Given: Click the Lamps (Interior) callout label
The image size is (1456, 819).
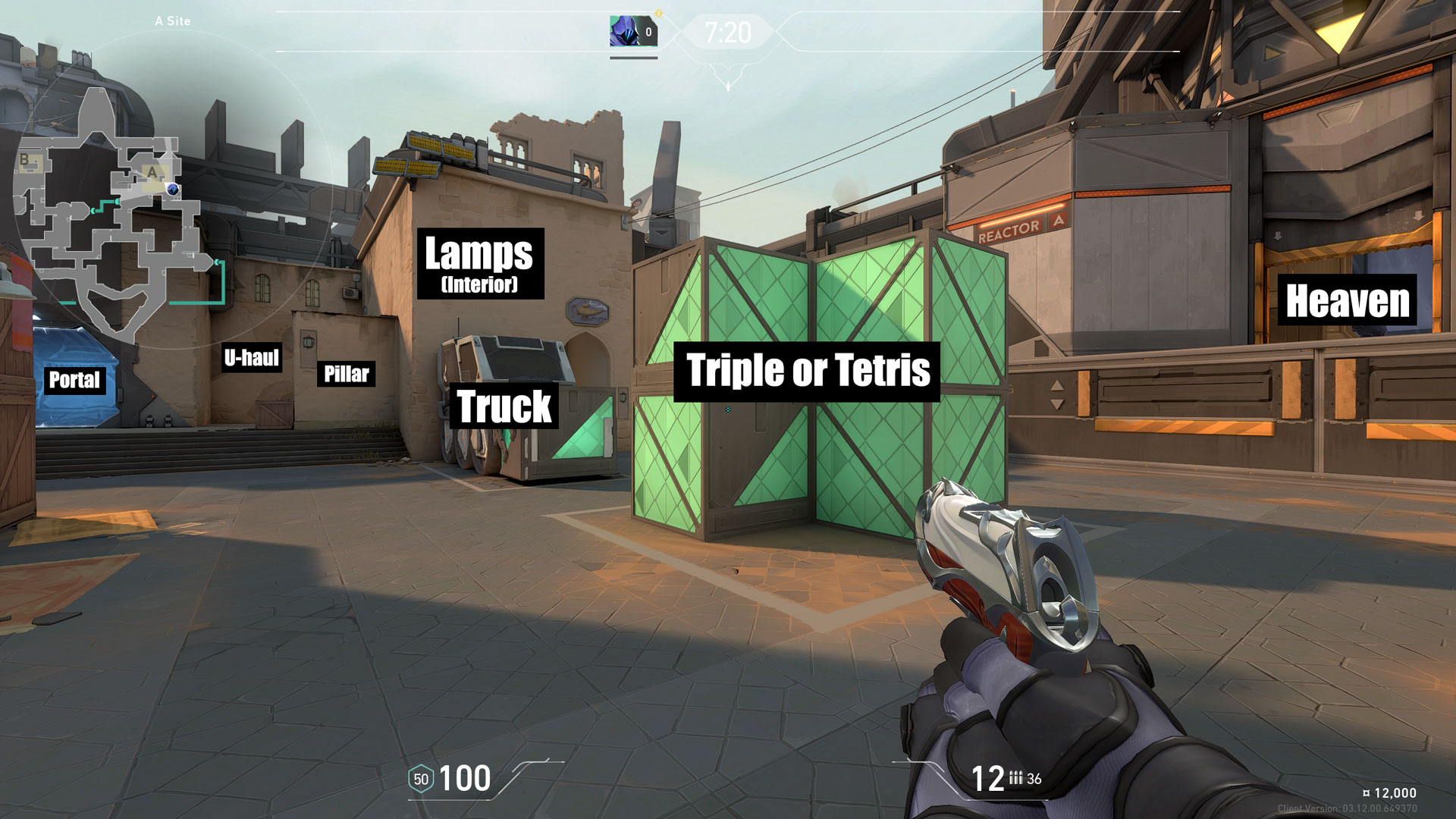Looking at the screenshot, I should click(x=480, y=264).
